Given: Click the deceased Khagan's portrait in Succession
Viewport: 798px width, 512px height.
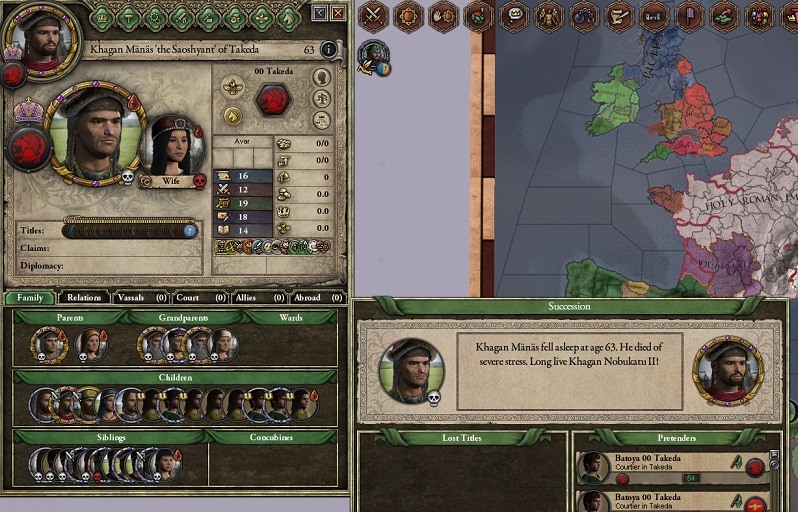Looking at the screenshot, I should 411,370.
